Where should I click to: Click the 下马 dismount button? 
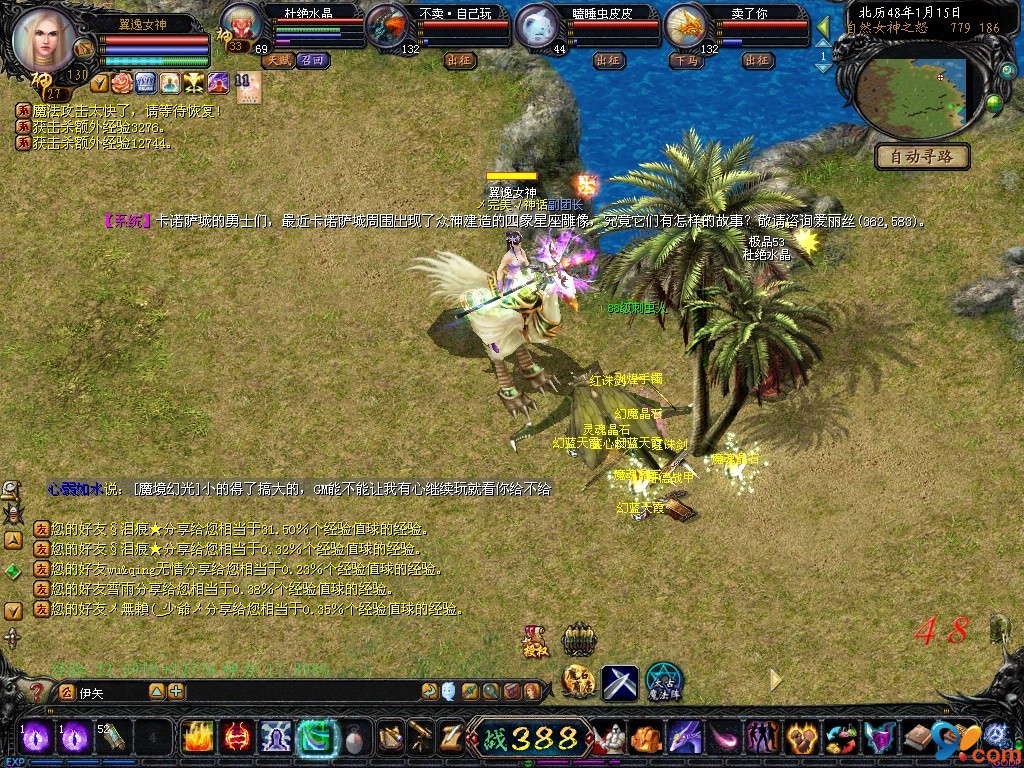coord(685,61)
